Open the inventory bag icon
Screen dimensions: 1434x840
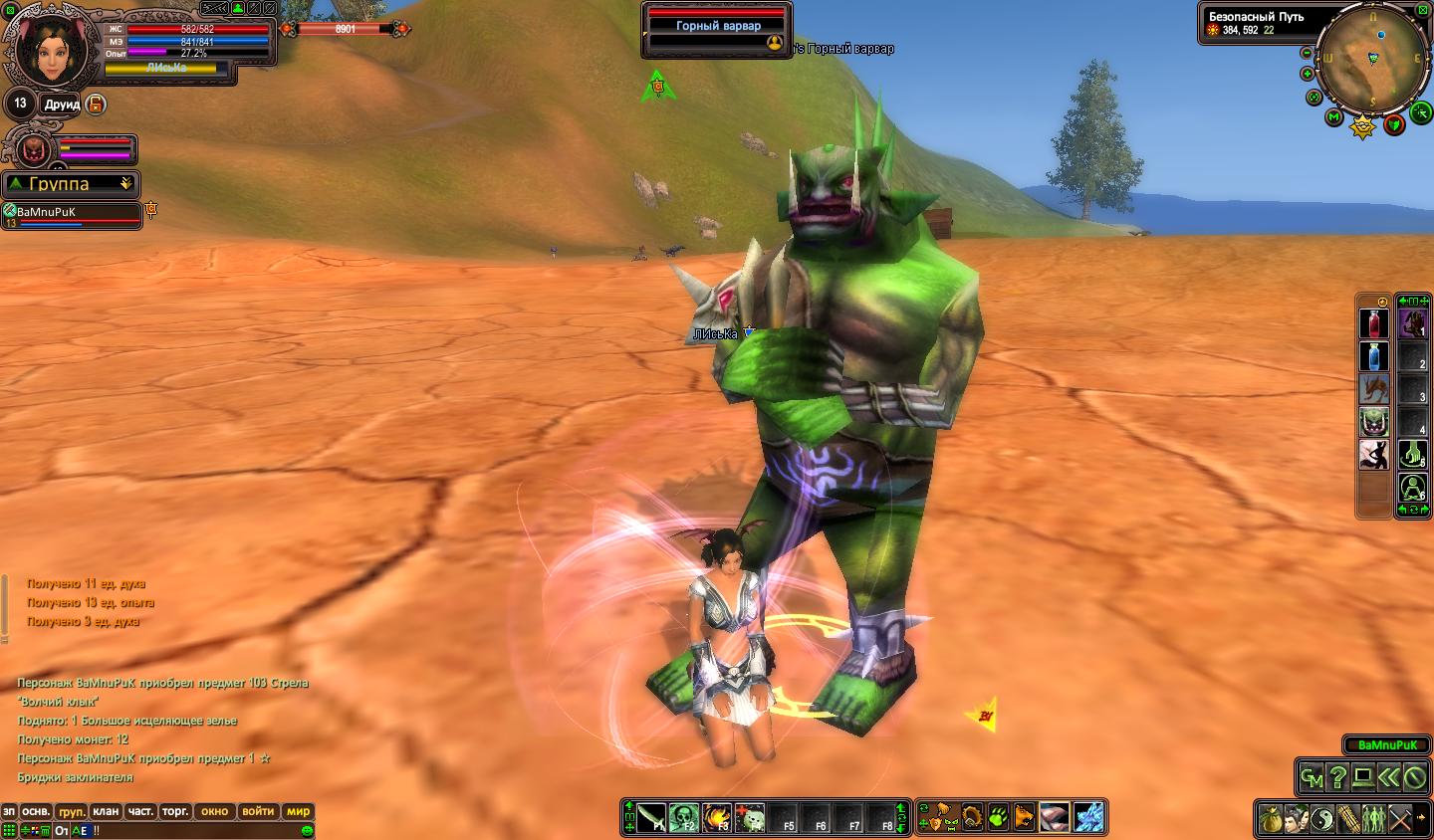[x=1271, y=820]
